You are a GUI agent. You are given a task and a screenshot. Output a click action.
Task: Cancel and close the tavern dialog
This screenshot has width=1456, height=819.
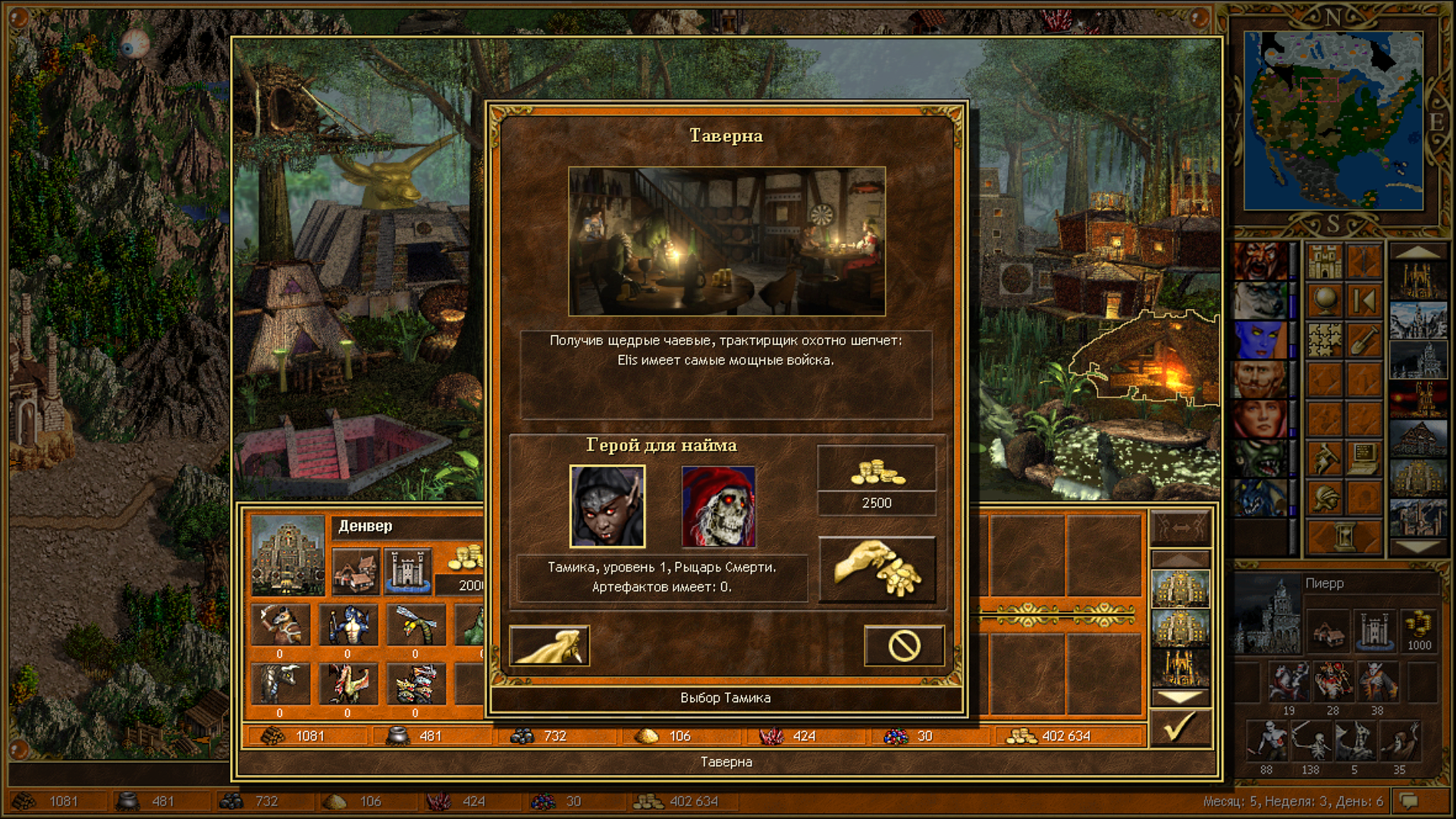(904, 646)
